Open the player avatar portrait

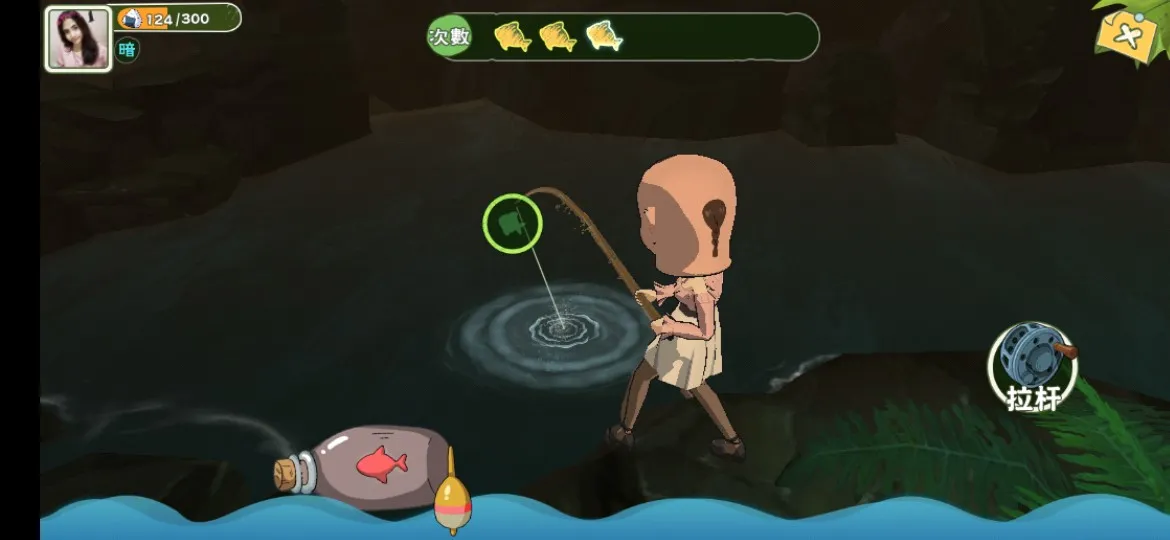pos(78,39)
